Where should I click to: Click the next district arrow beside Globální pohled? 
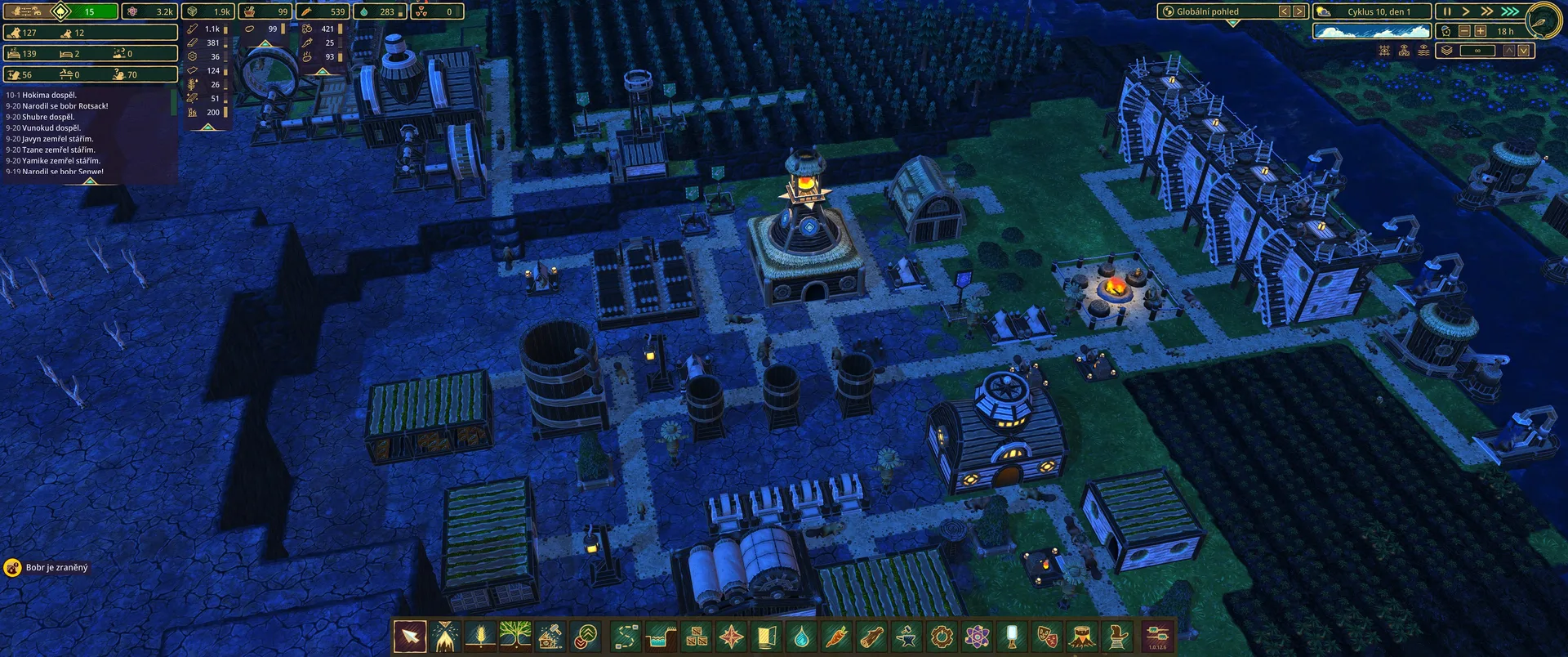[1298, 11]
